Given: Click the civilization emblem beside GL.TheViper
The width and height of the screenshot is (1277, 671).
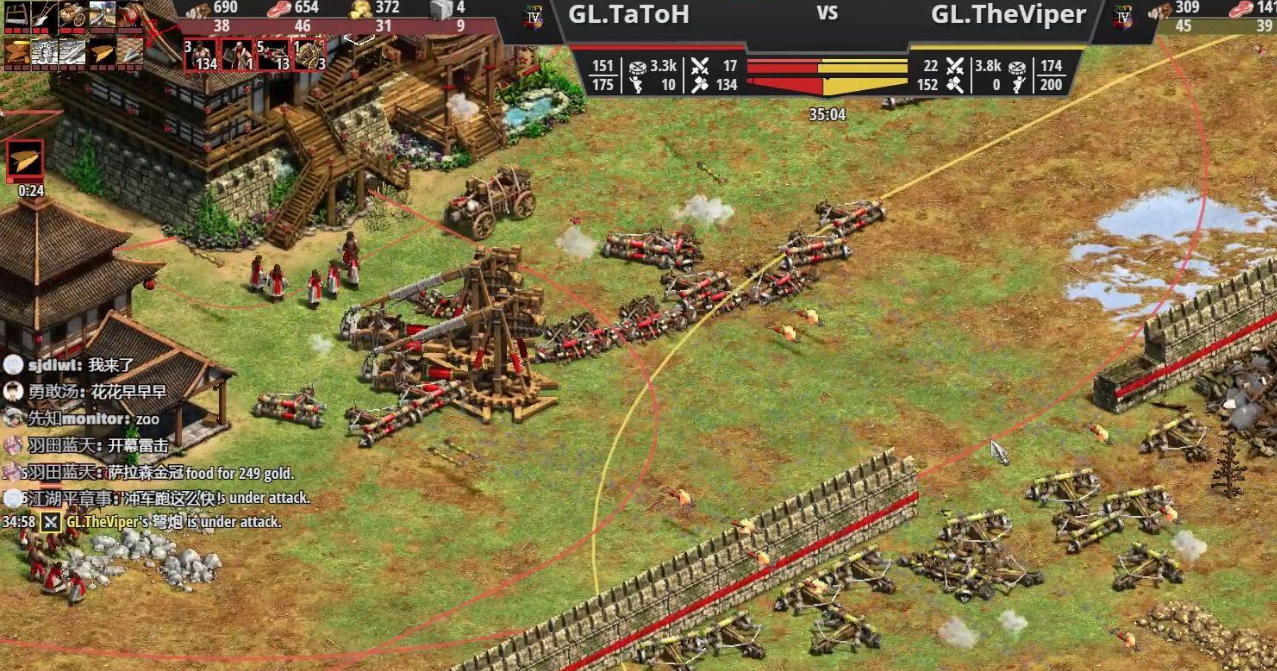Looking at the screenshot, I should pyautogui.click(x=1123, y=16).
